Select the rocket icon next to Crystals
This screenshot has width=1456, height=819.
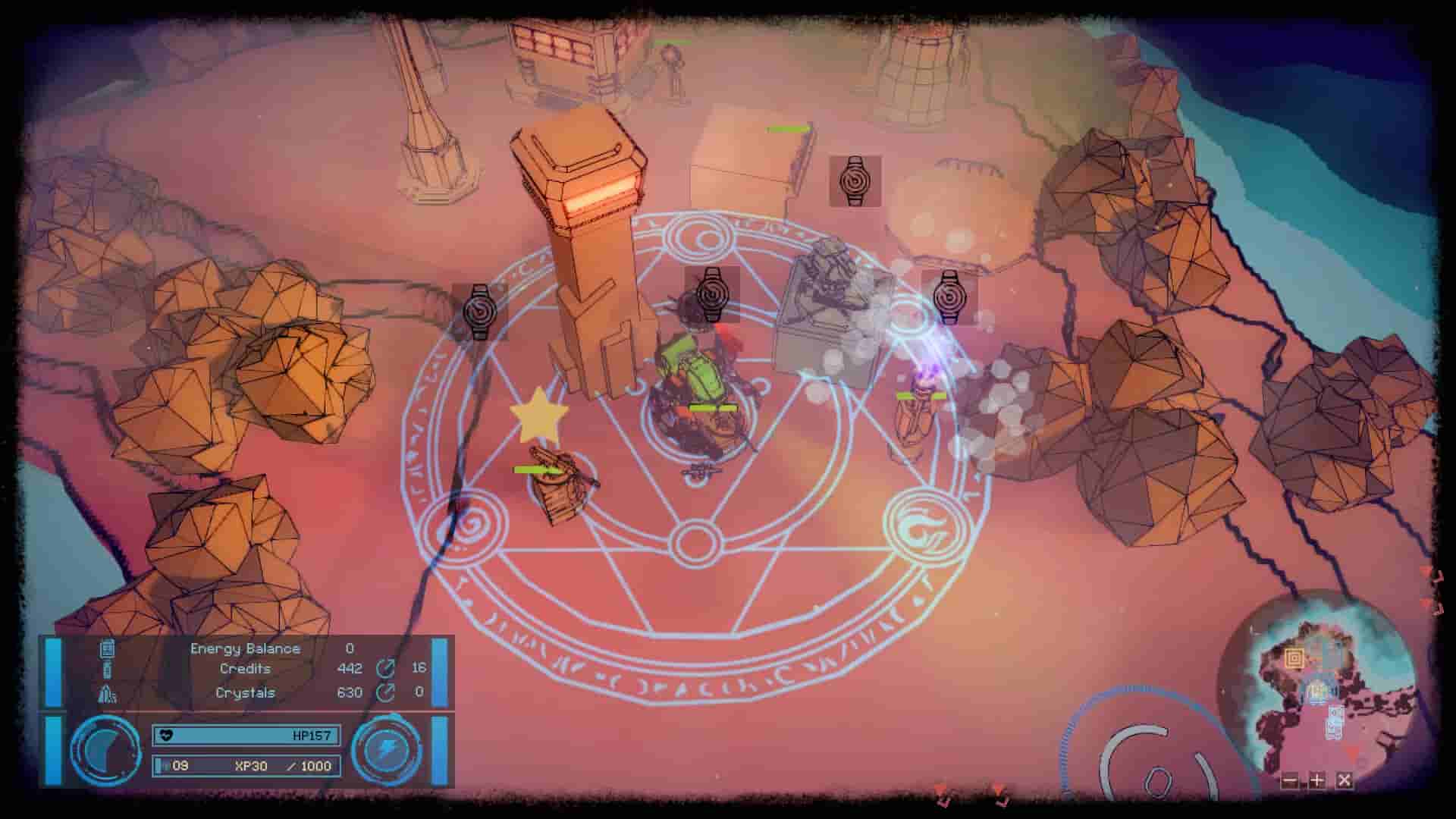tap(106, 693)
